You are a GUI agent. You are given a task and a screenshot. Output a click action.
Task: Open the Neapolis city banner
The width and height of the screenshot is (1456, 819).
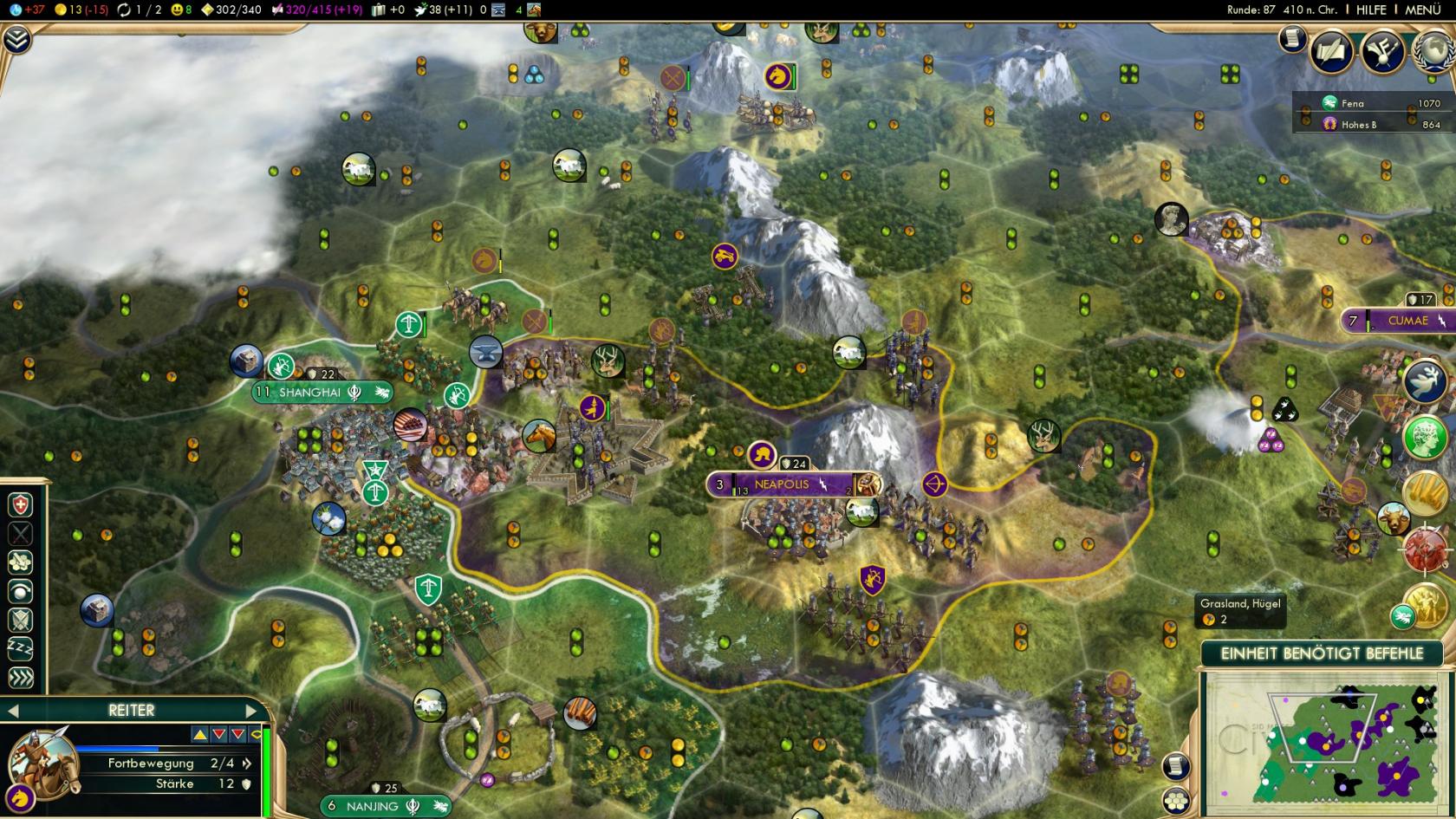pos(783,484)
